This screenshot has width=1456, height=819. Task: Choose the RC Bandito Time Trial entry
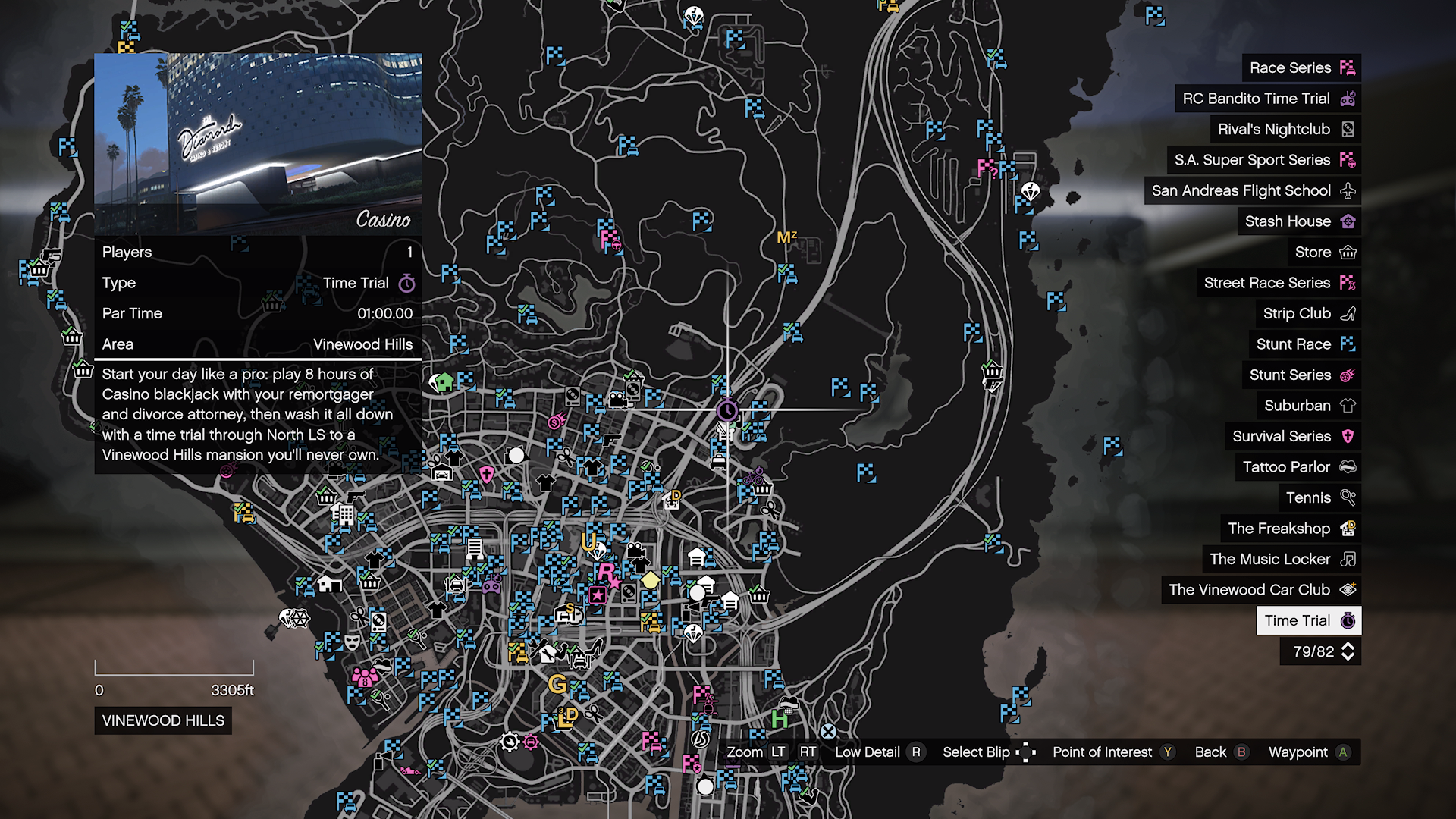1266,99
